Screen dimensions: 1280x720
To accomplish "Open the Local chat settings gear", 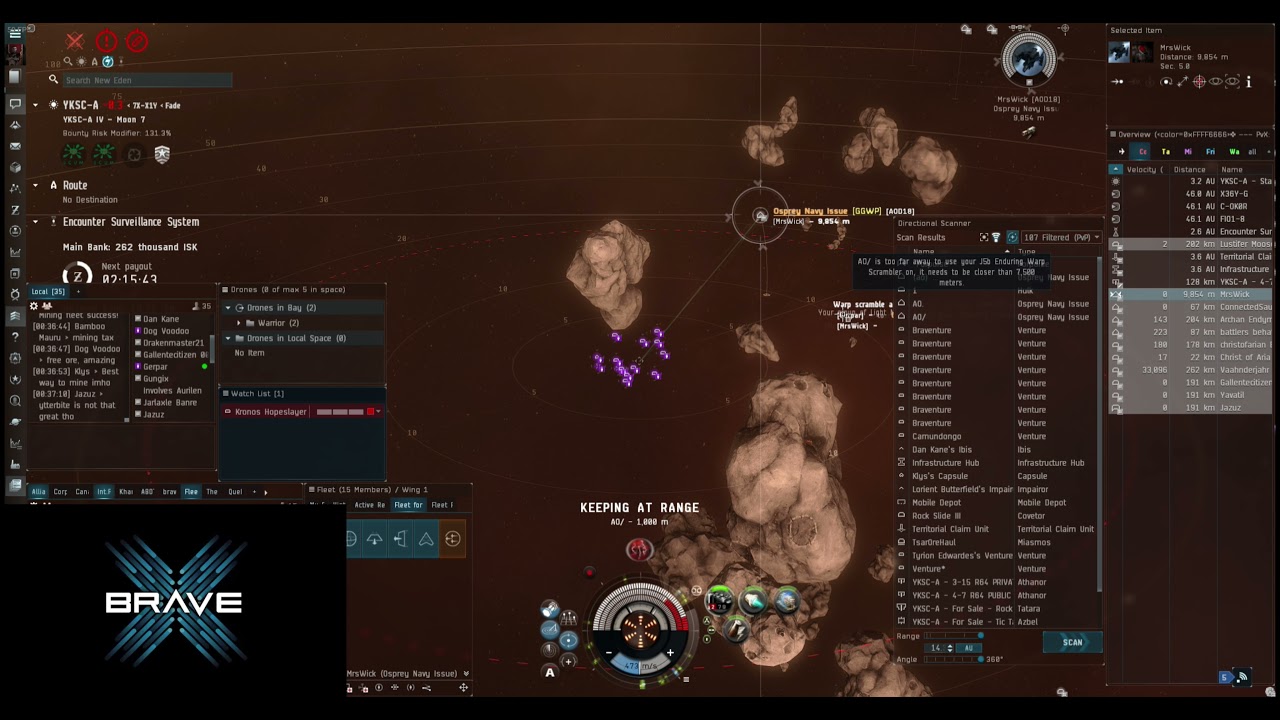I will click(34, 306).
